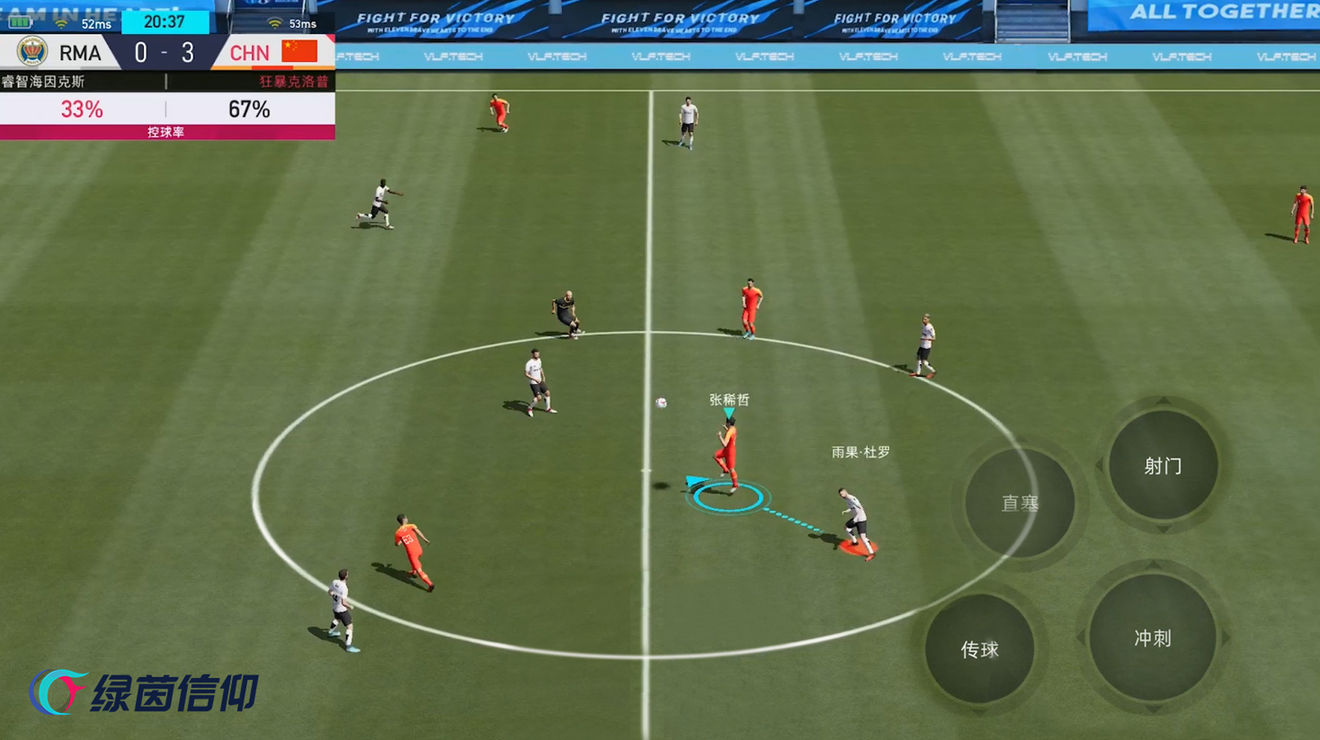Viewport: 1320px width, 740px height.
Task: Hit the 传球 pass button
Action: tap(980, 650)
